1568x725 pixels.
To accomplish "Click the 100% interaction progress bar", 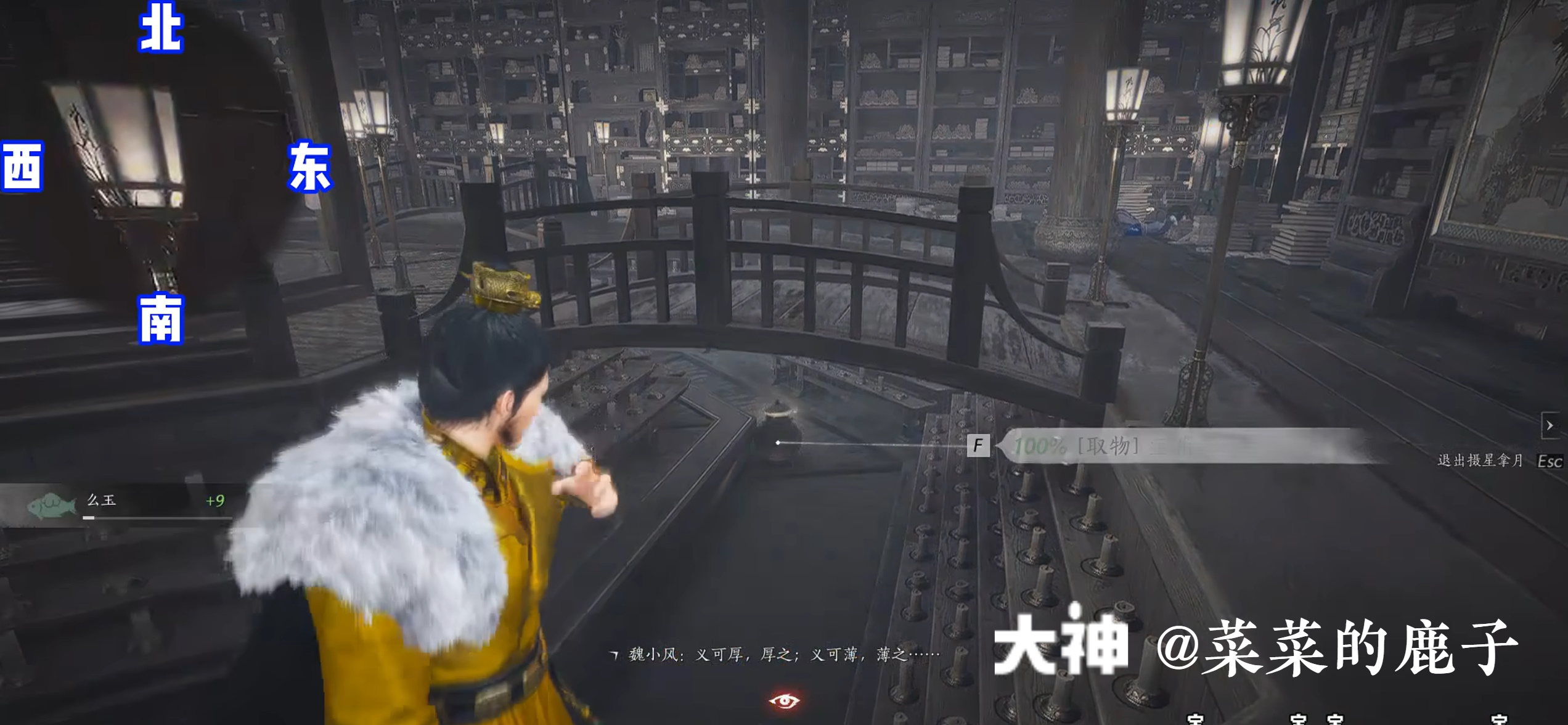I will click(x=1042, y=446).
